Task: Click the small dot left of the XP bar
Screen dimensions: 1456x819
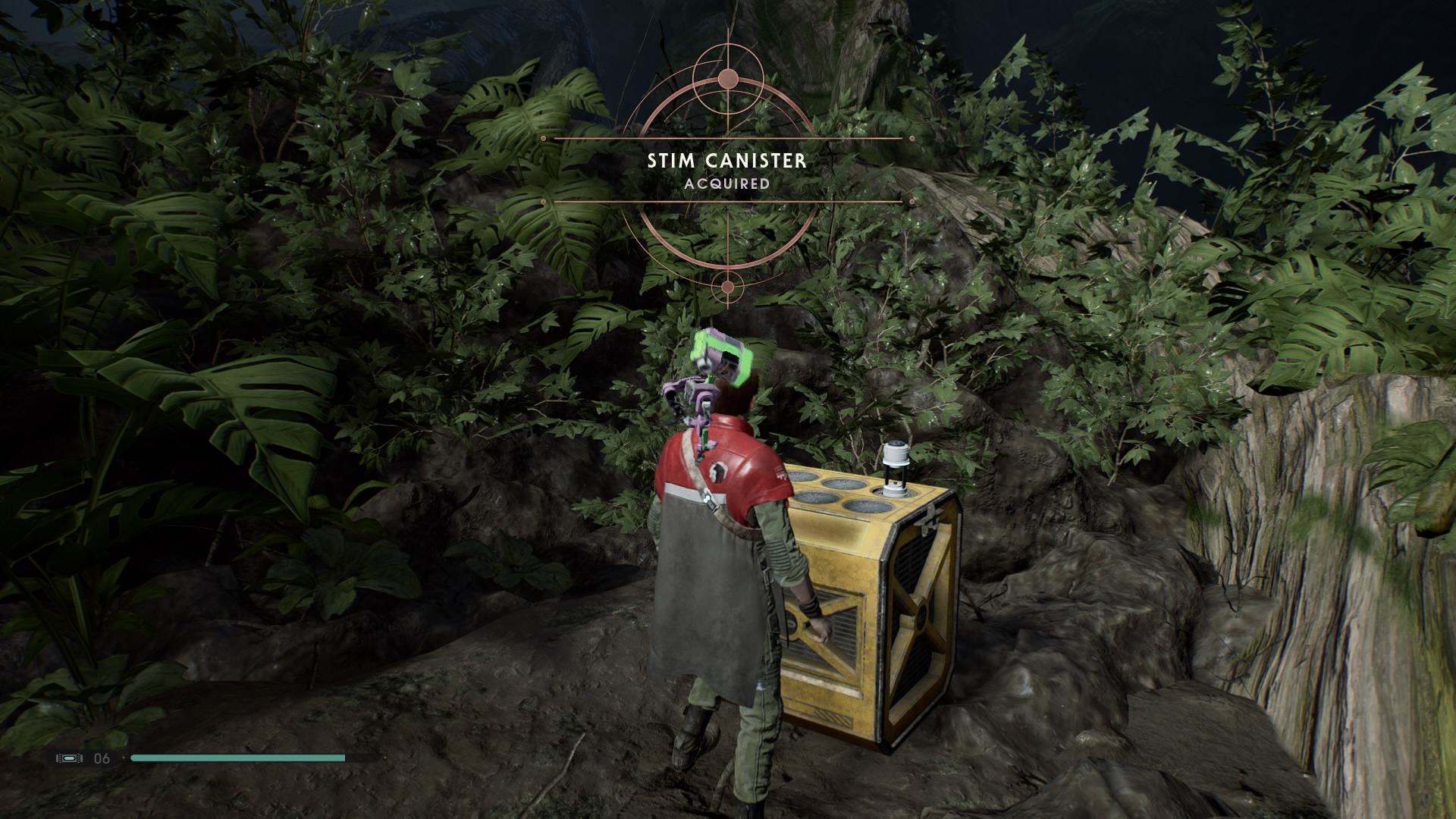Action: 123,758
